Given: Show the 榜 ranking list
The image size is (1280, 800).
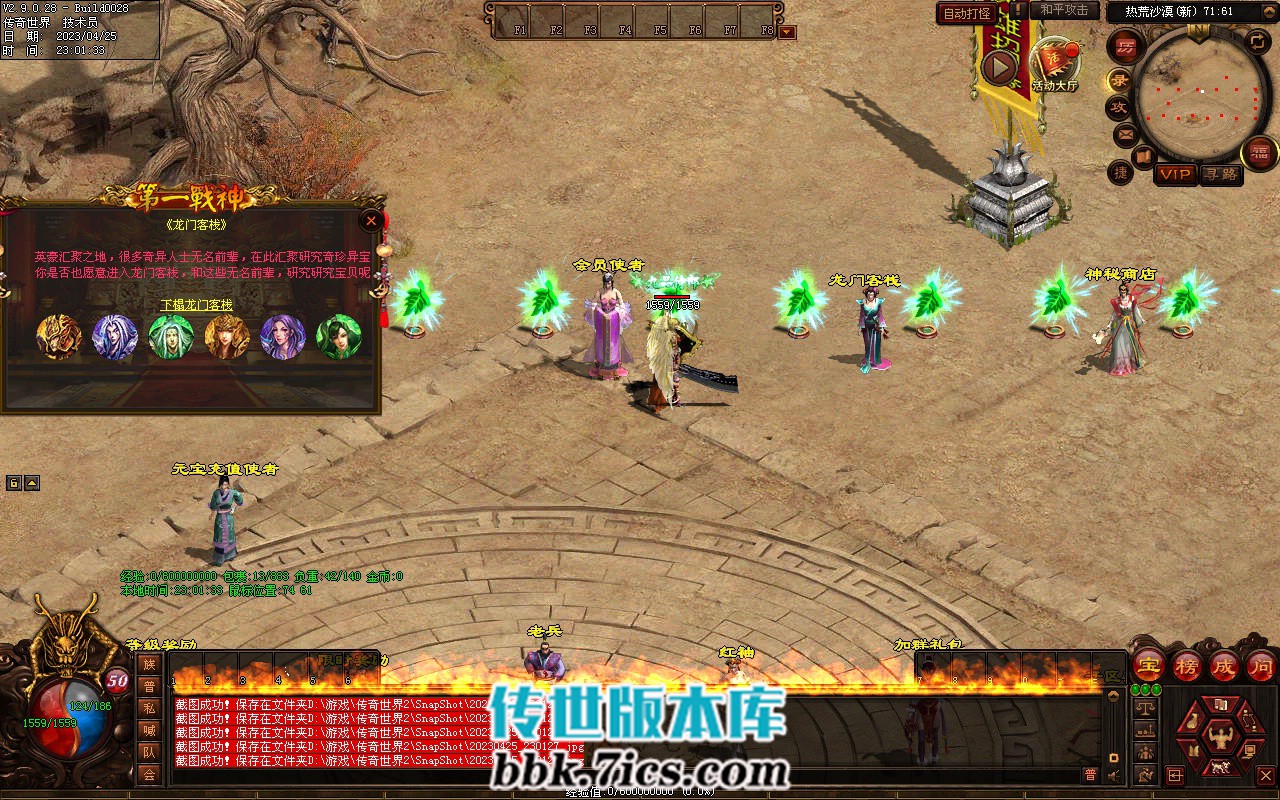Looking at the screenshot, I should click(x=1187, y=665).
